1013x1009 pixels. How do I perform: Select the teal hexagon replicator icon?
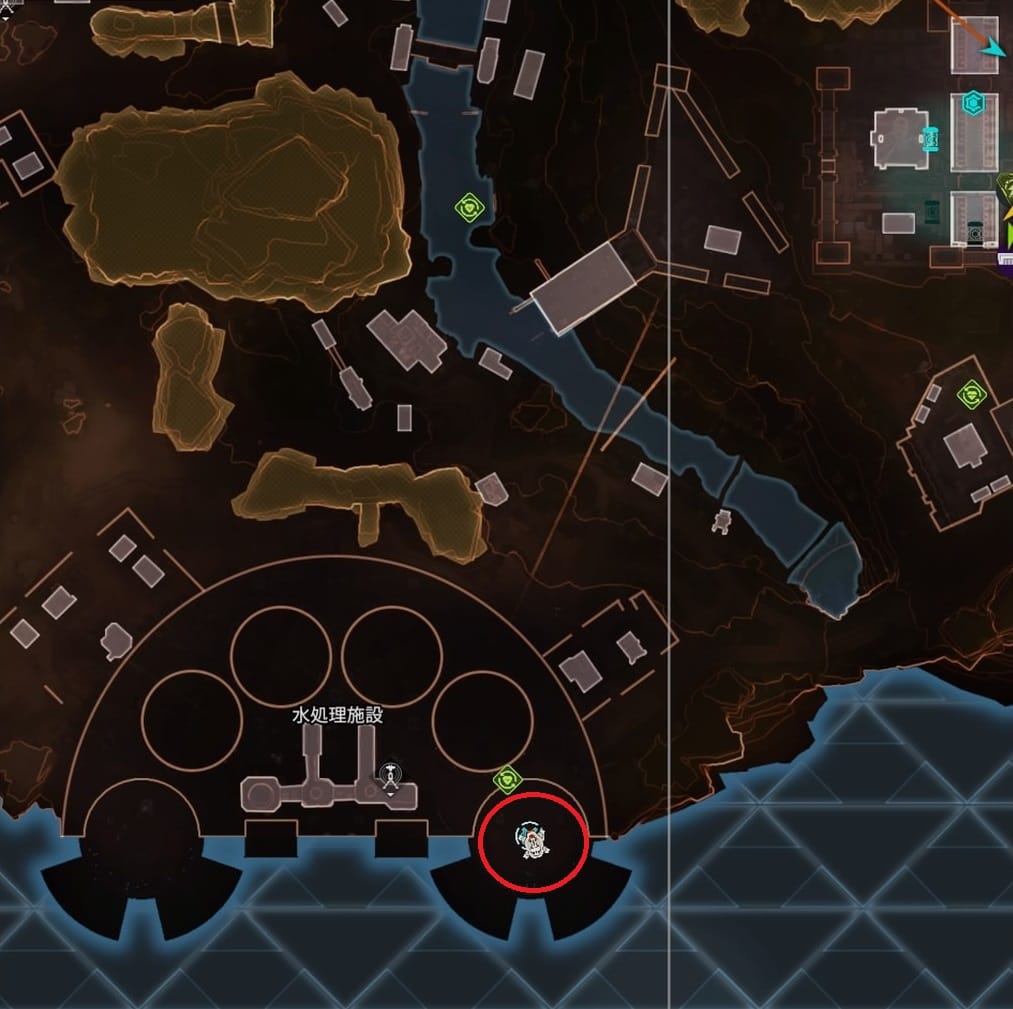point(972,103)
